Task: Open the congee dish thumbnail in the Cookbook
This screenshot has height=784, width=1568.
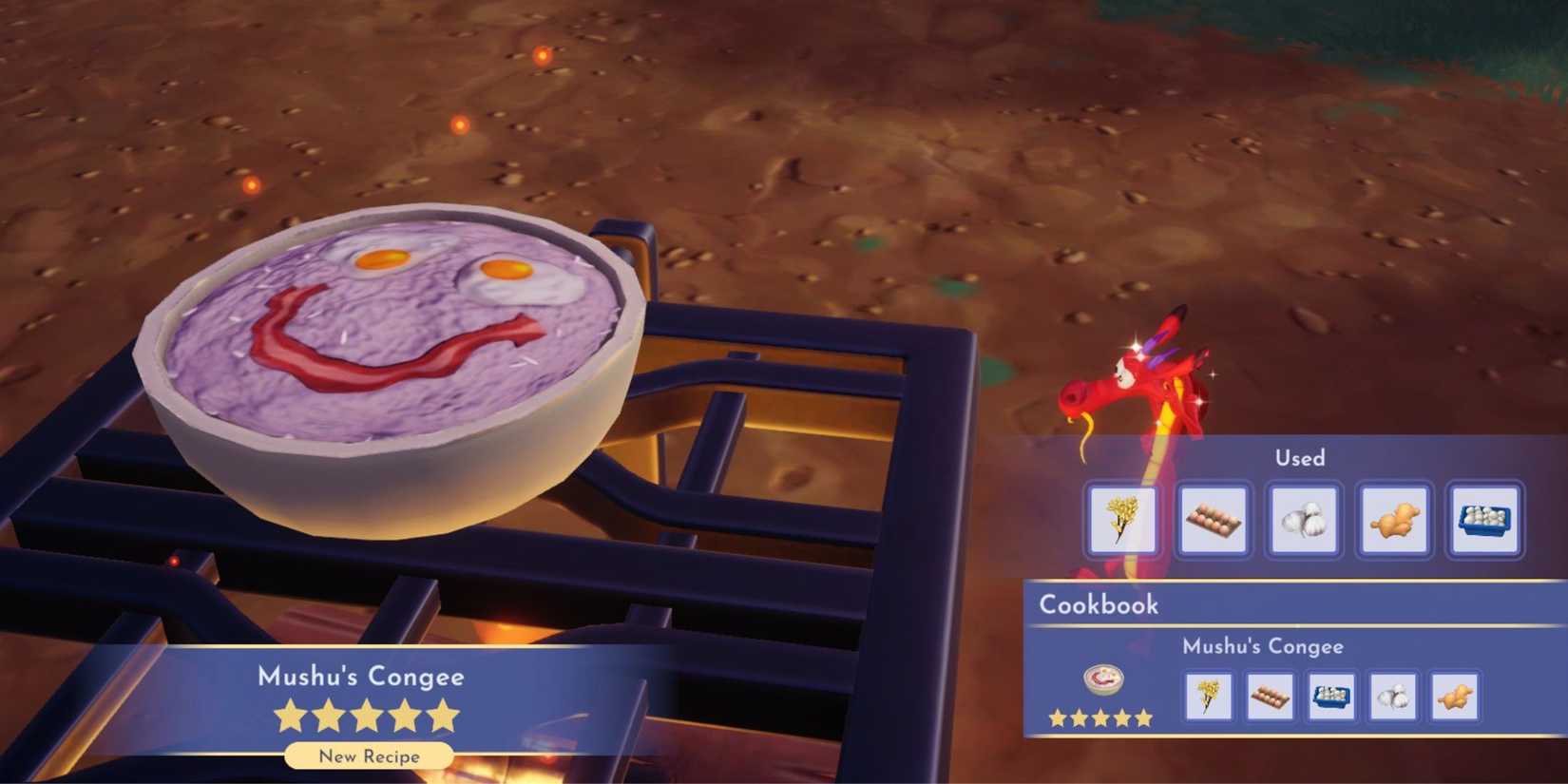Action: (1104, 680)
